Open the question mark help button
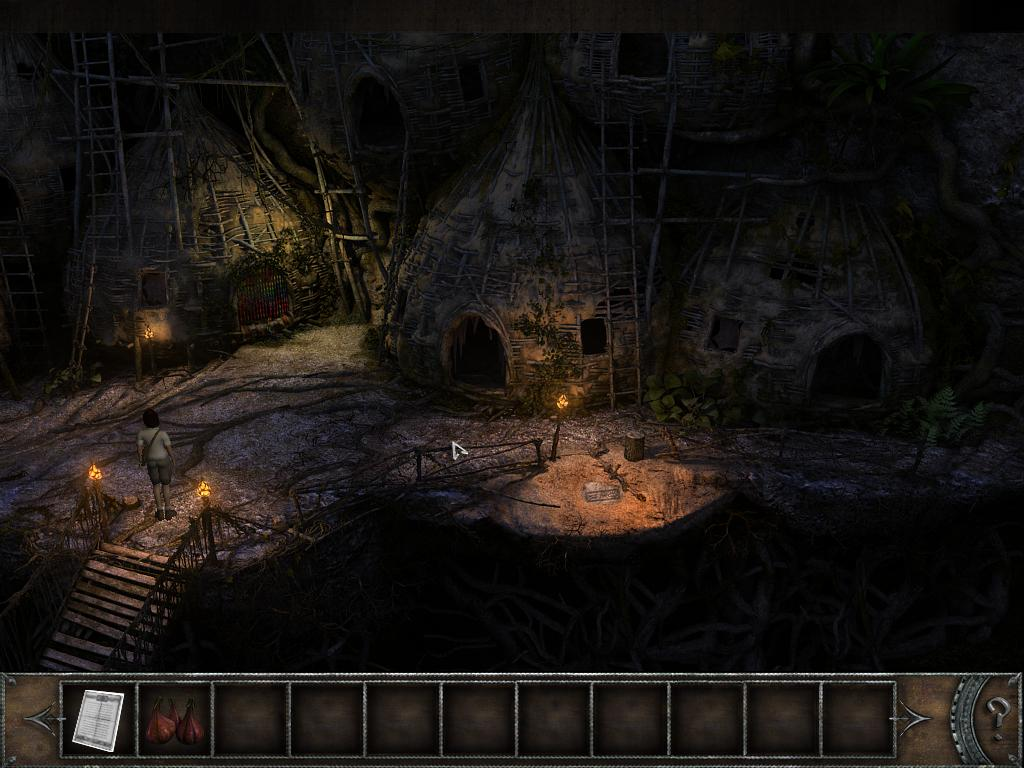This screenshot has width=1024, height=768. click(x=997, y=717)
